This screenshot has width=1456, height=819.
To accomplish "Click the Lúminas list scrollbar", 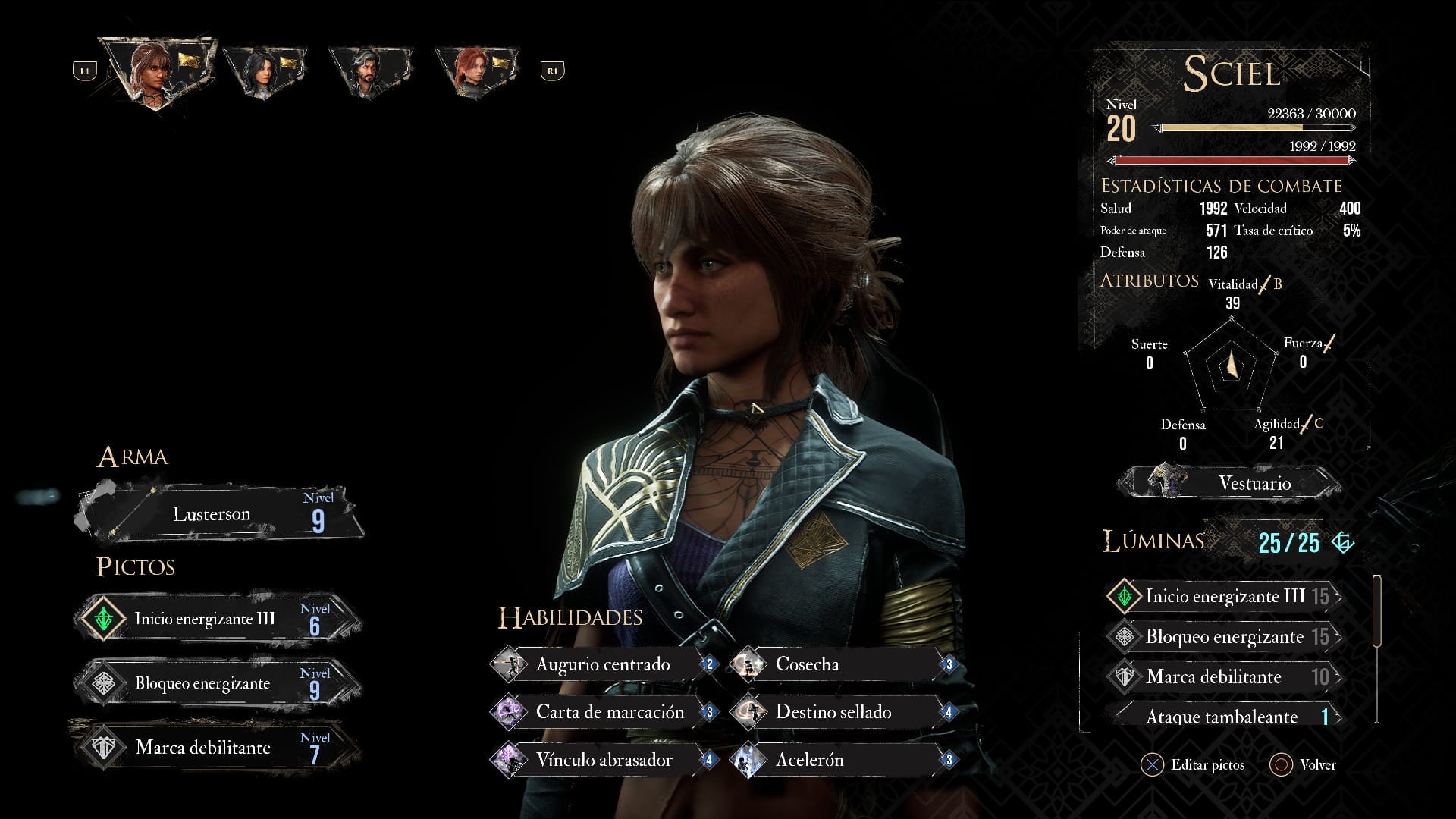I will click(1377, 611).
